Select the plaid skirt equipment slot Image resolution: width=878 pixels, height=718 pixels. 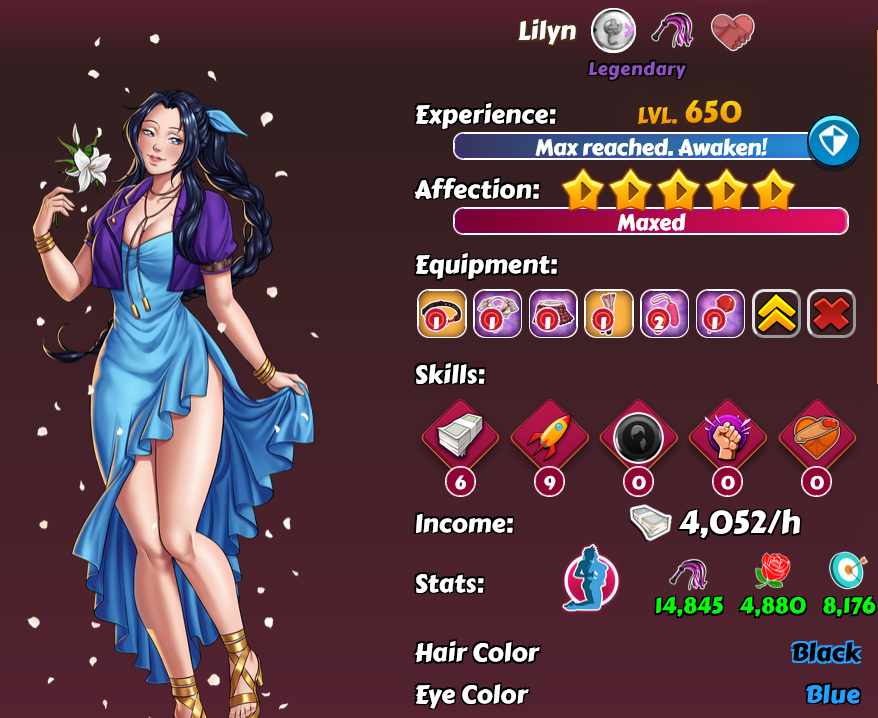(x=553, y=313)
